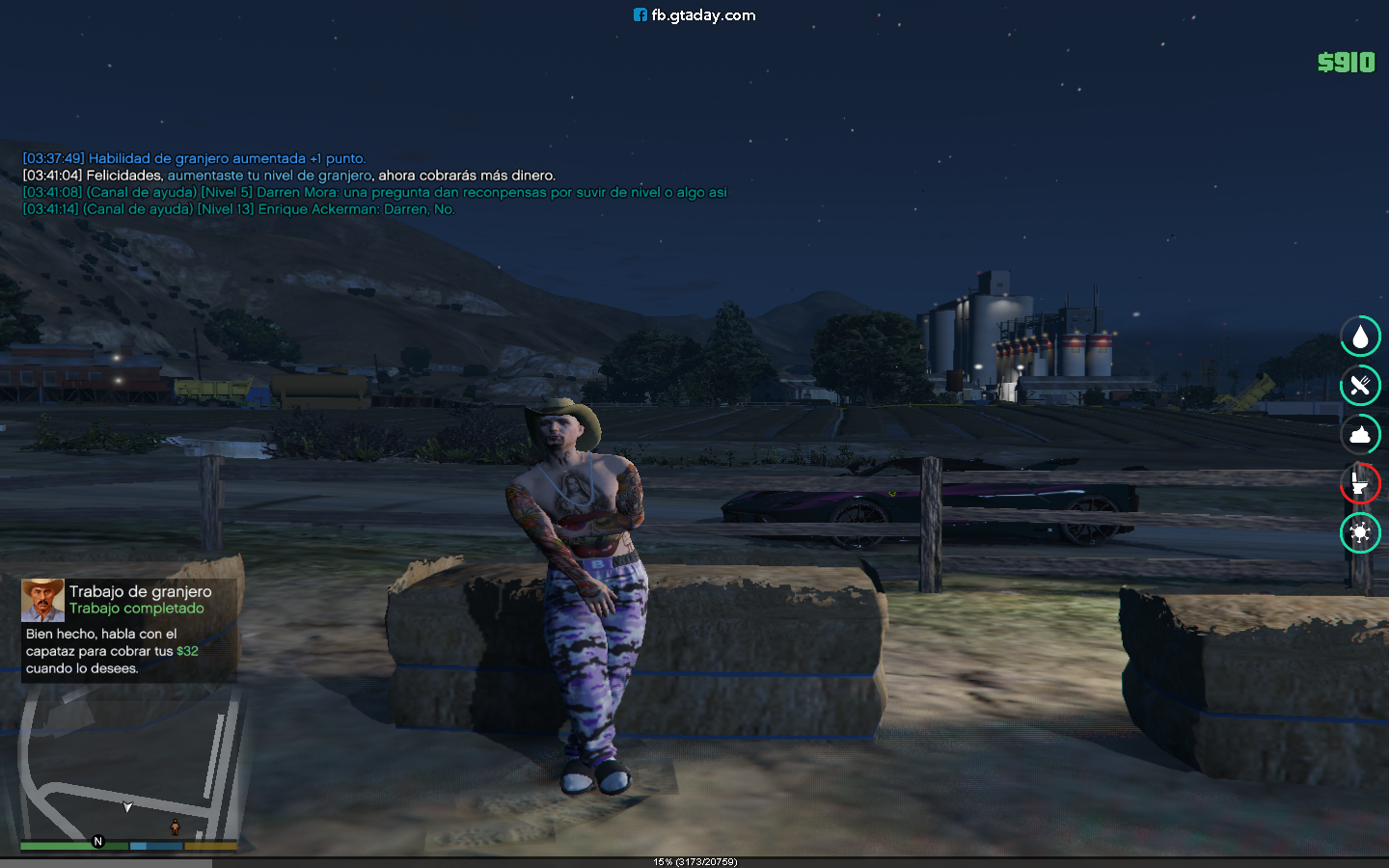1389x868 pixels.
Task: Select the fork and knife hunger icon
Action: pos(1360,386)
